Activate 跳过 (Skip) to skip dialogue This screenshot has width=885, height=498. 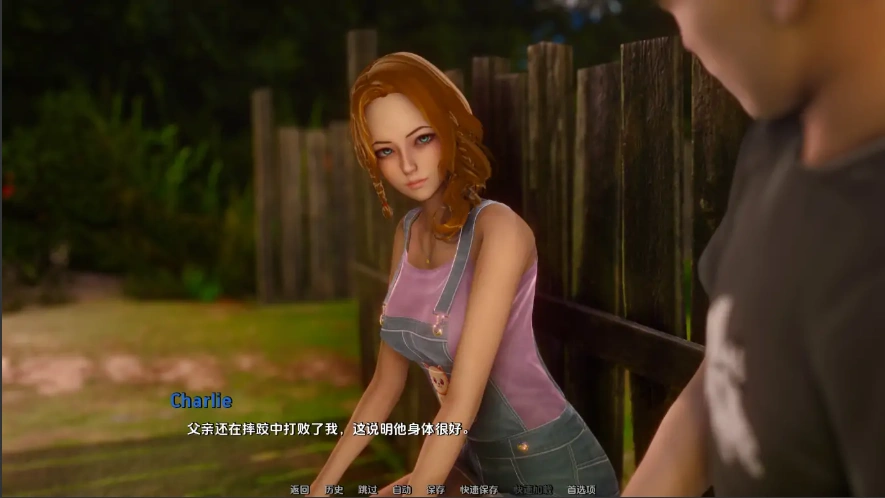[x=368, y=490]
